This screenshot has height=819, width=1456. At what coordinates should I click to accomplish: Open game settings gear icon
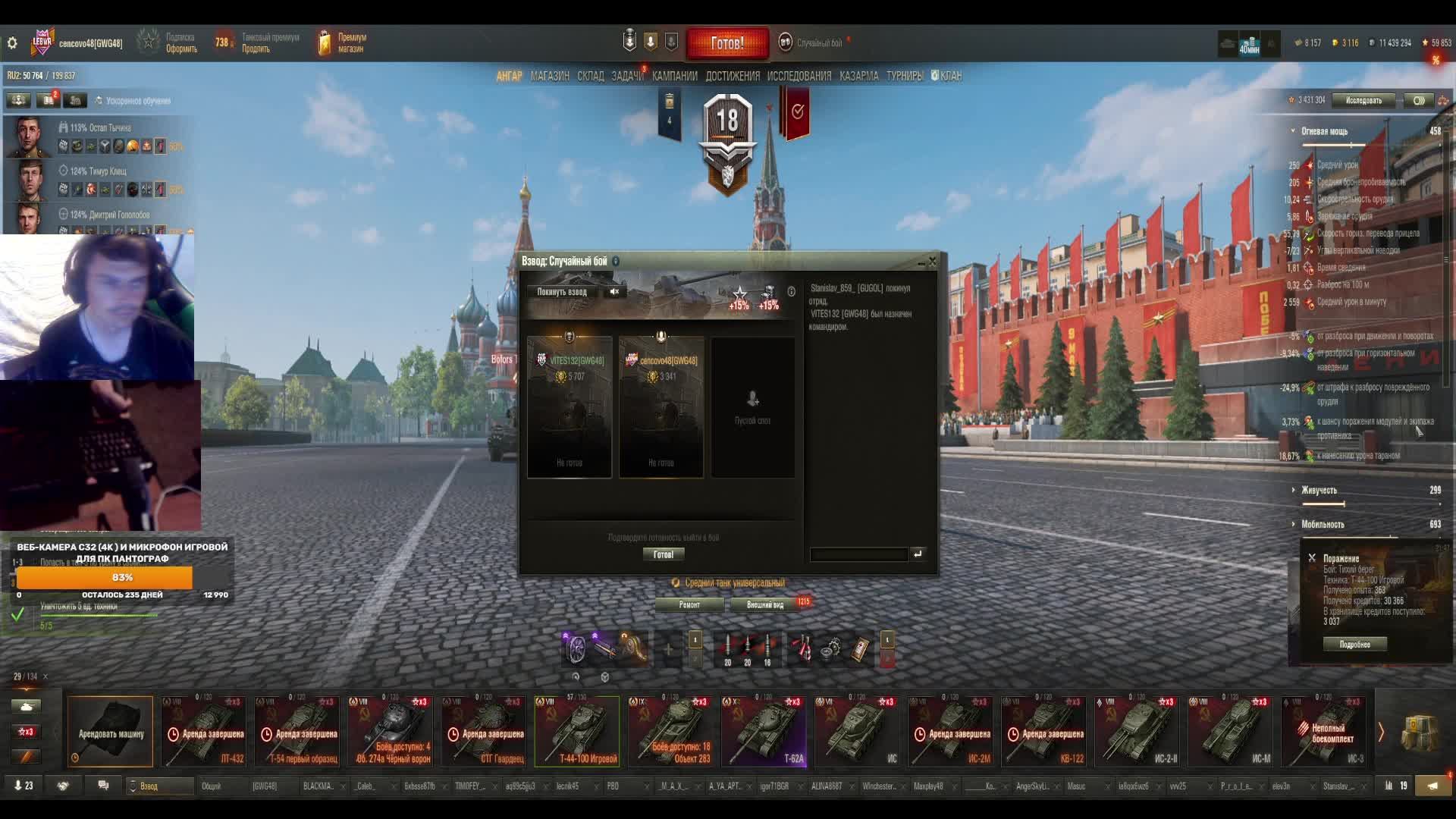(x=12, y=43)
